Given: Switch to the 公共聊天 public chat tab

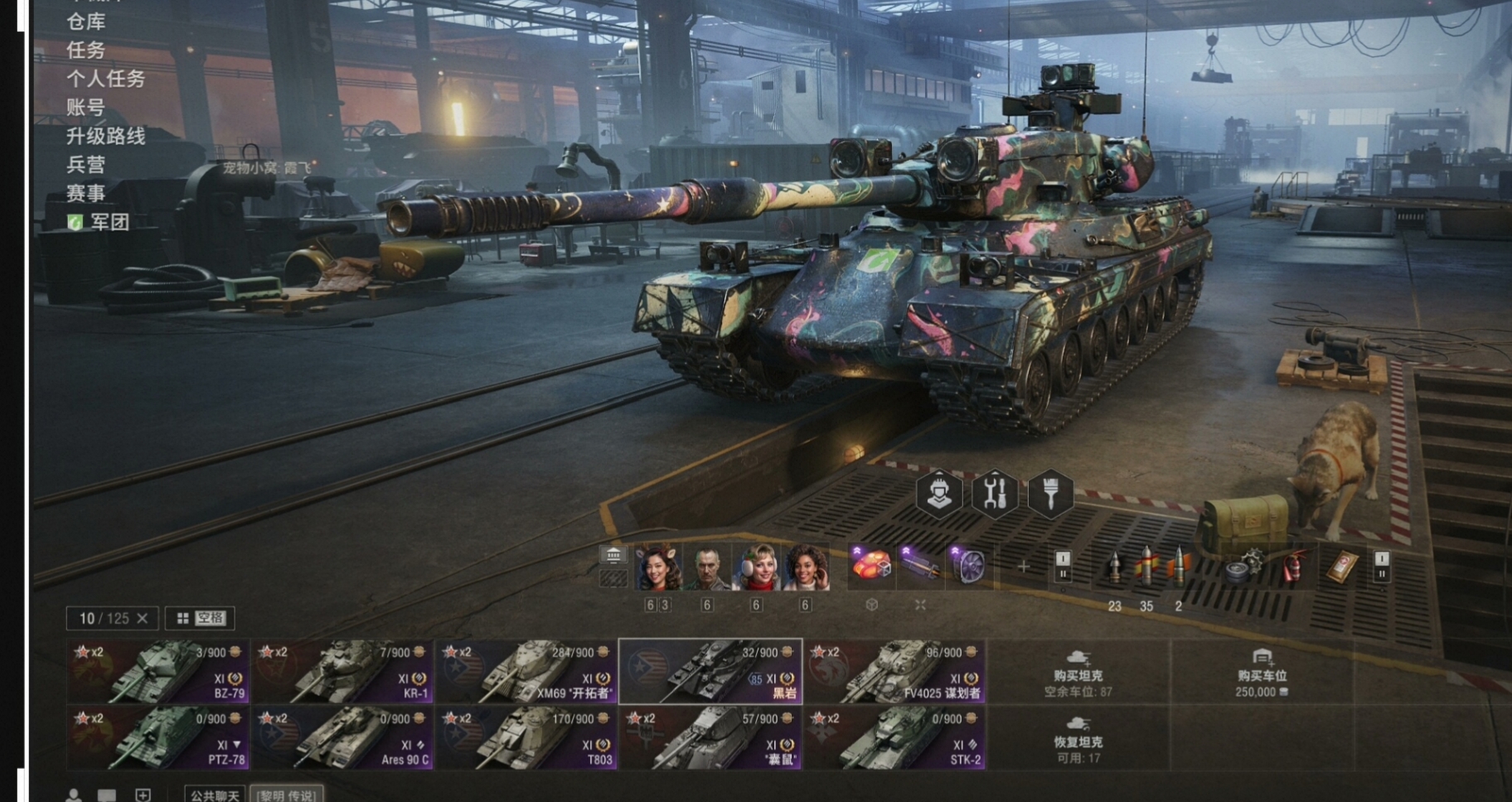Looking at the screenshot, I should click(x=215, y=795).
